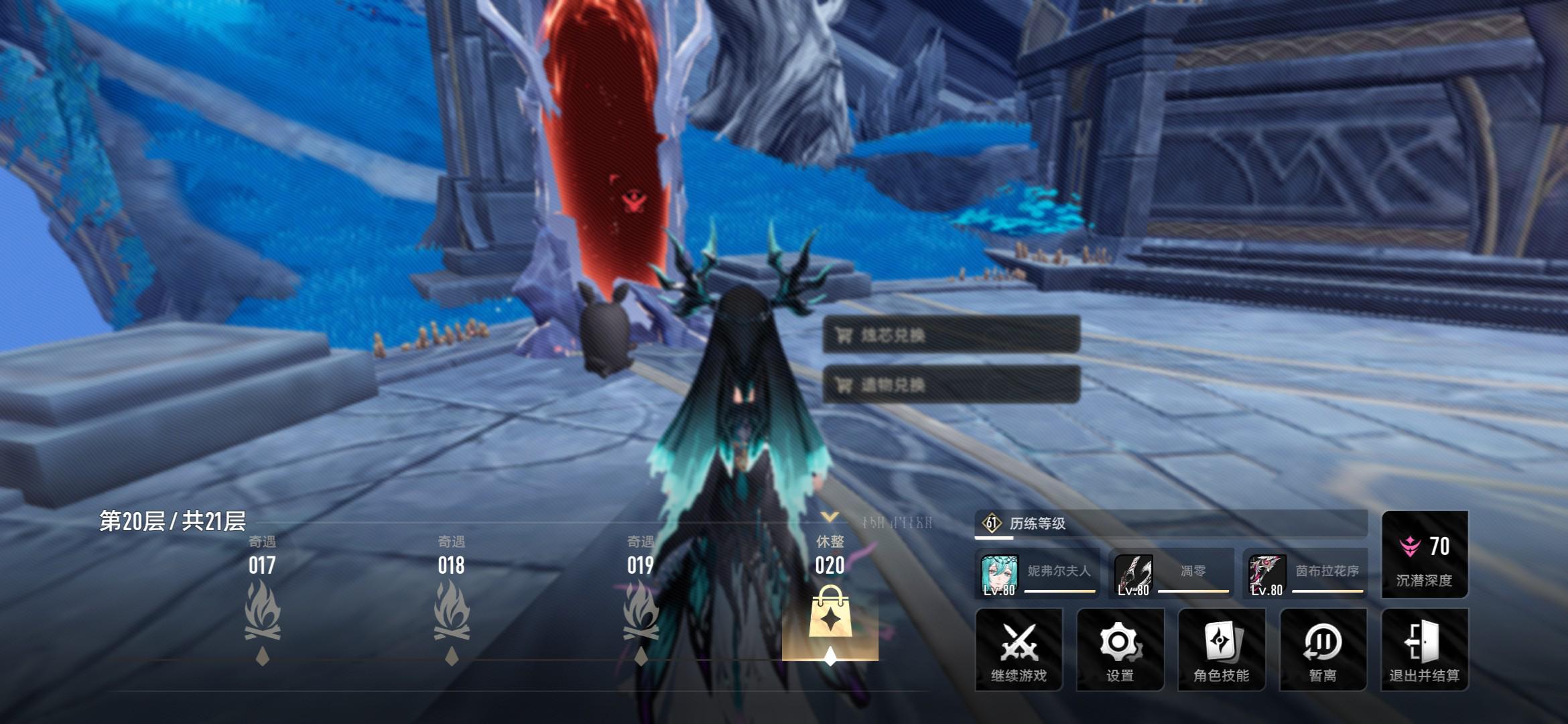This screenshot has height=724, width=1568.
Task: Select the 茵布拉花序 weapon entry
Action: coord(1305,574)
